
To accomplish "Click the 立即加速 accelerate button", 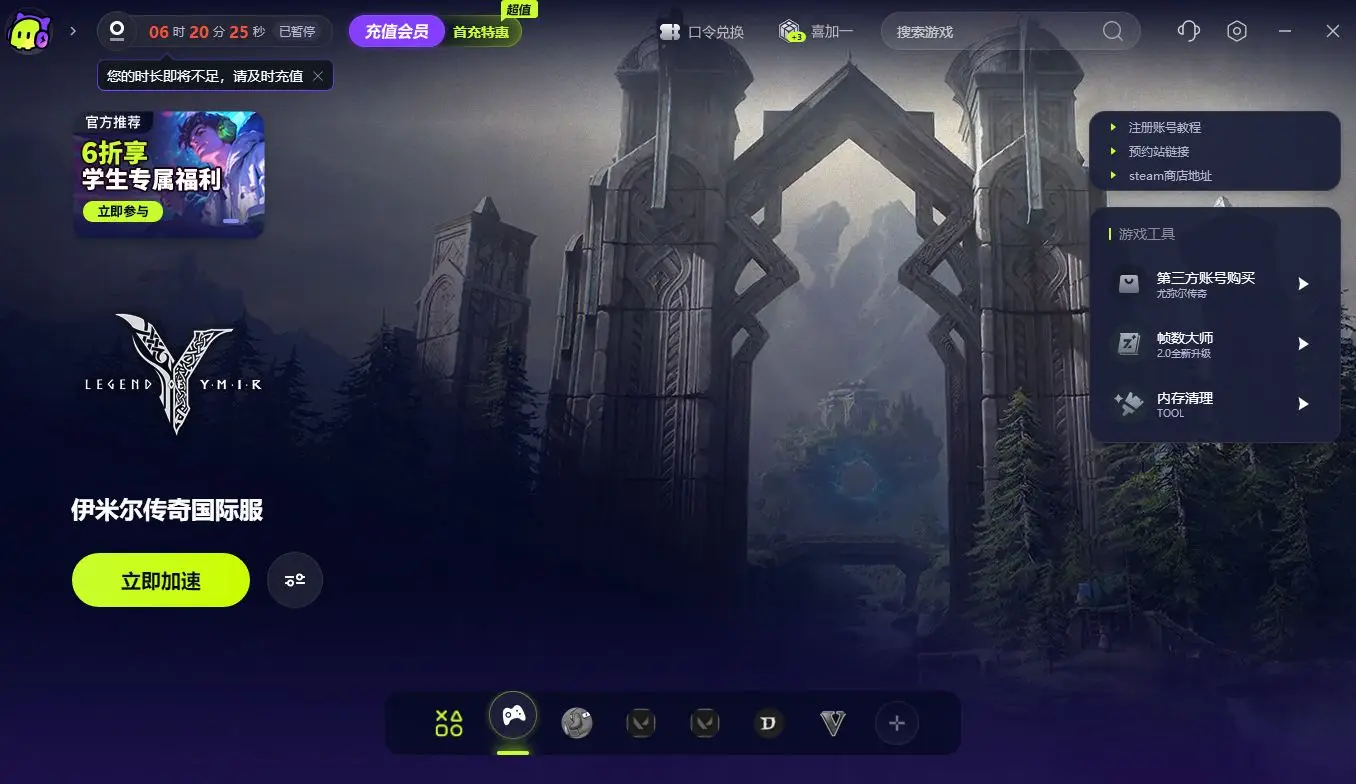I will 160,580.
